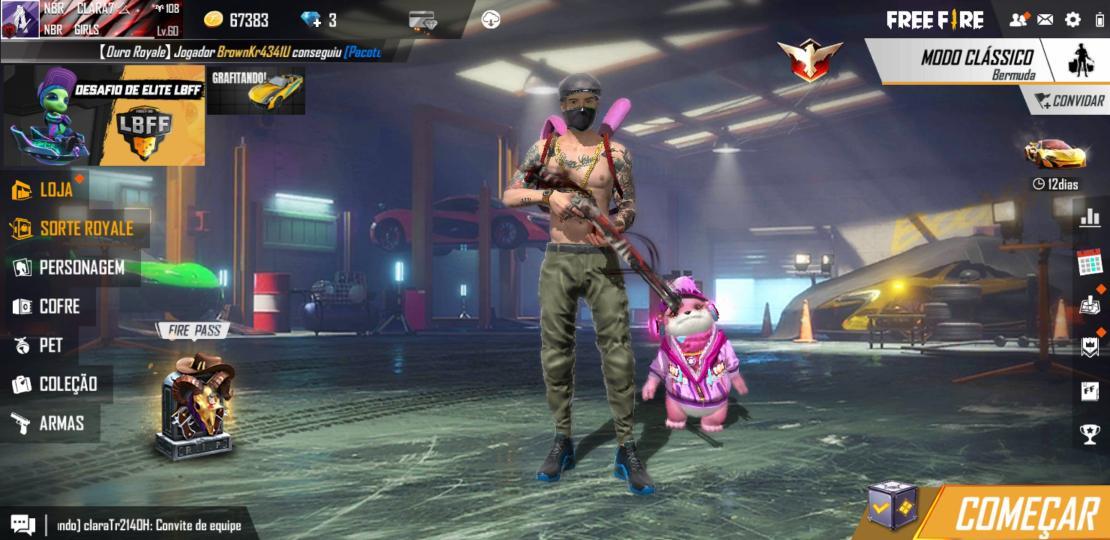Open the settings gear icon
Screen dimensions: 1110x540
[x=1073, y=19]
